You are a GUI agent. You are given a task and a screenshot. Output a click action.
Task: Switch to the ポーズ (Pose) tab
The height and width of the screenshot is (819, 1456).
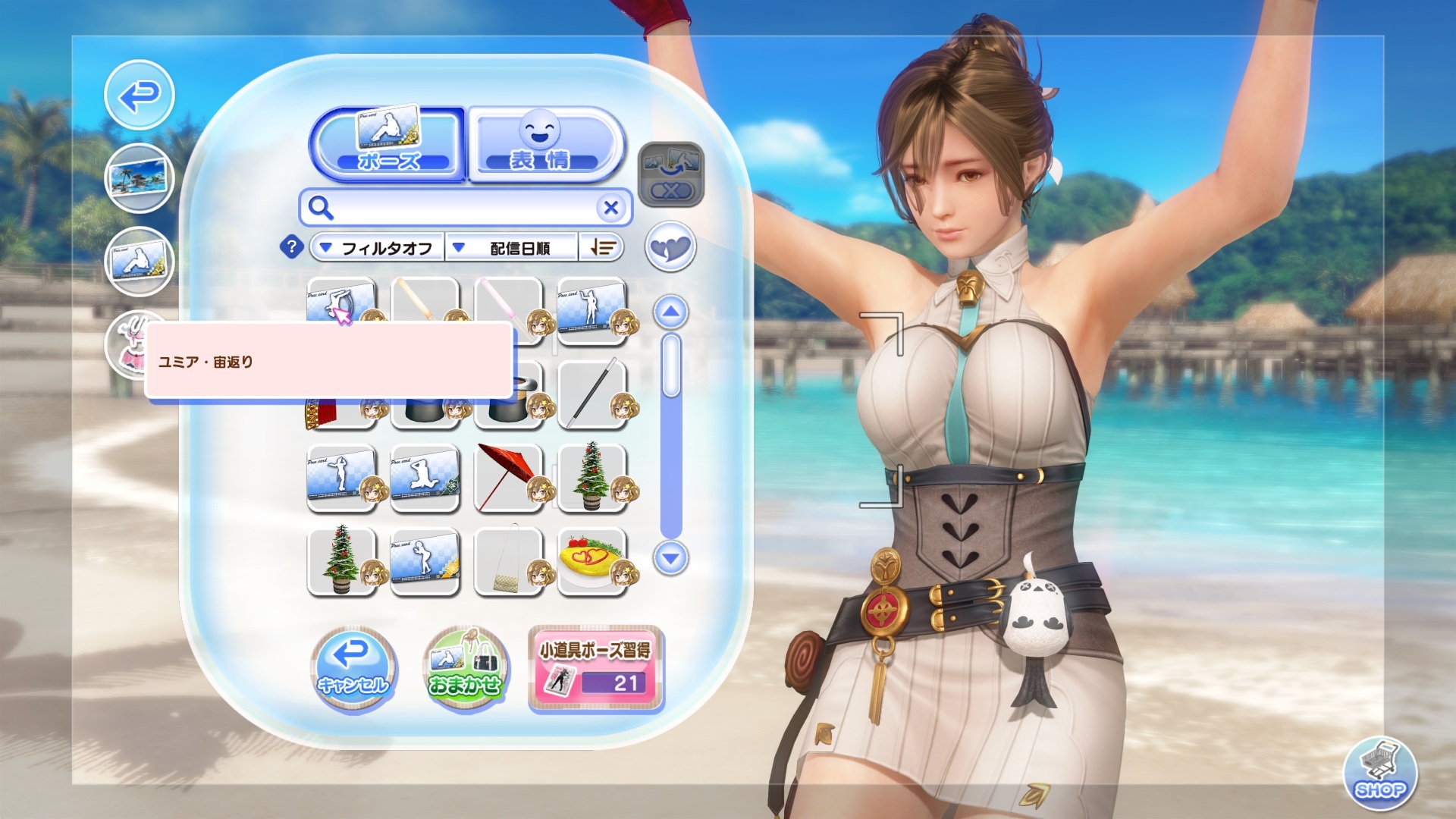click(388, 143)
